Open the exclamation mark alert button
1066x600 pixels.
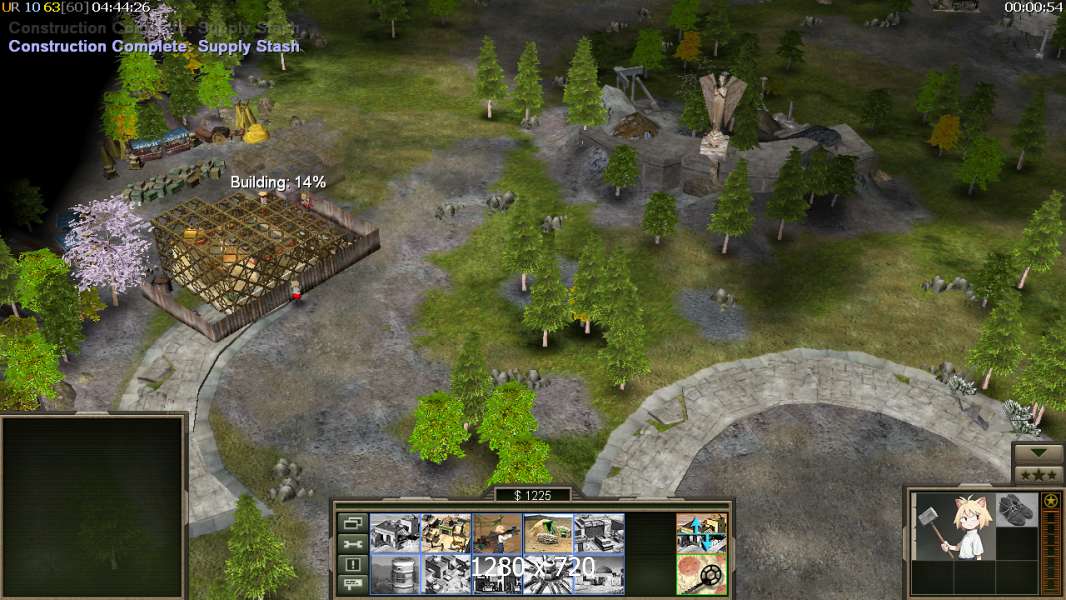click(352, 565)
